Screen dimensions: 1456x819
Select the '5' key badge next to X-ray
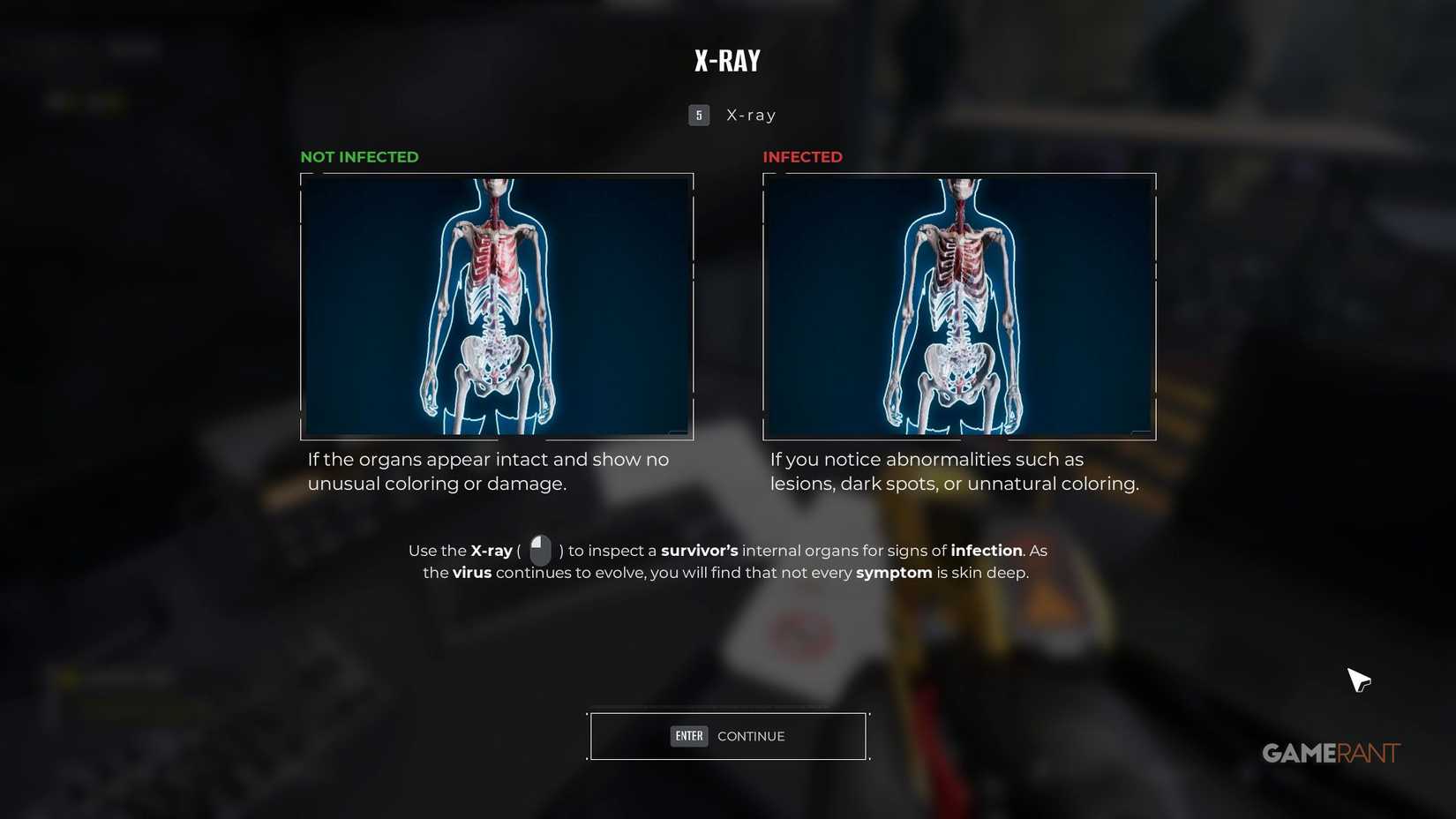pos(698,115)
